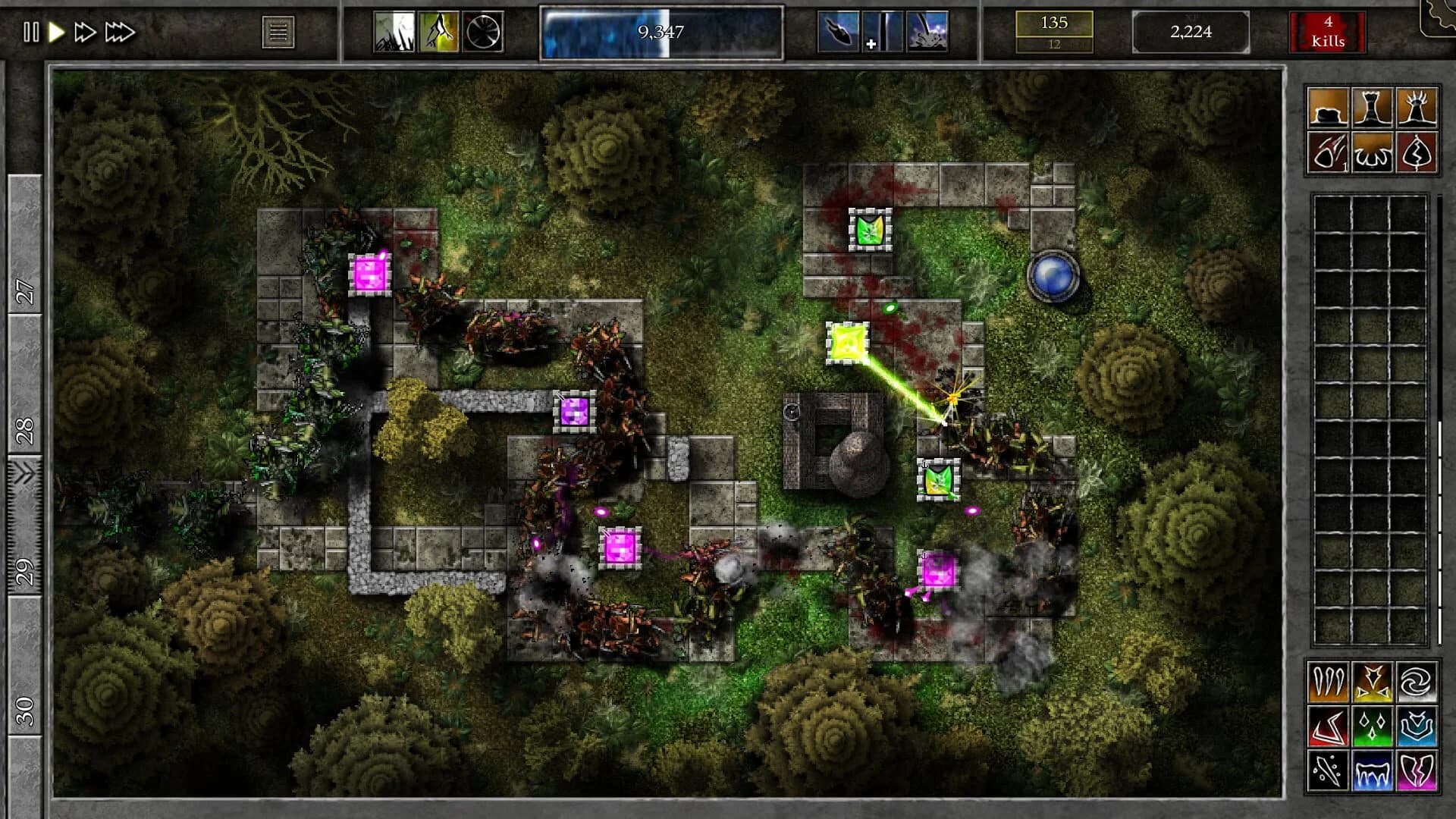Select the trap construction tool

[x=1373, y=150]
